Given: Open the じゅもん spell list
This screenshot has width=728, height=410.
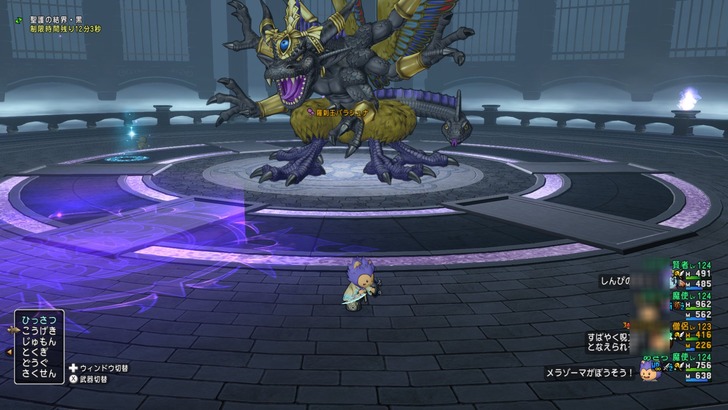Looking at the screenshot, I should pos(41,341).
